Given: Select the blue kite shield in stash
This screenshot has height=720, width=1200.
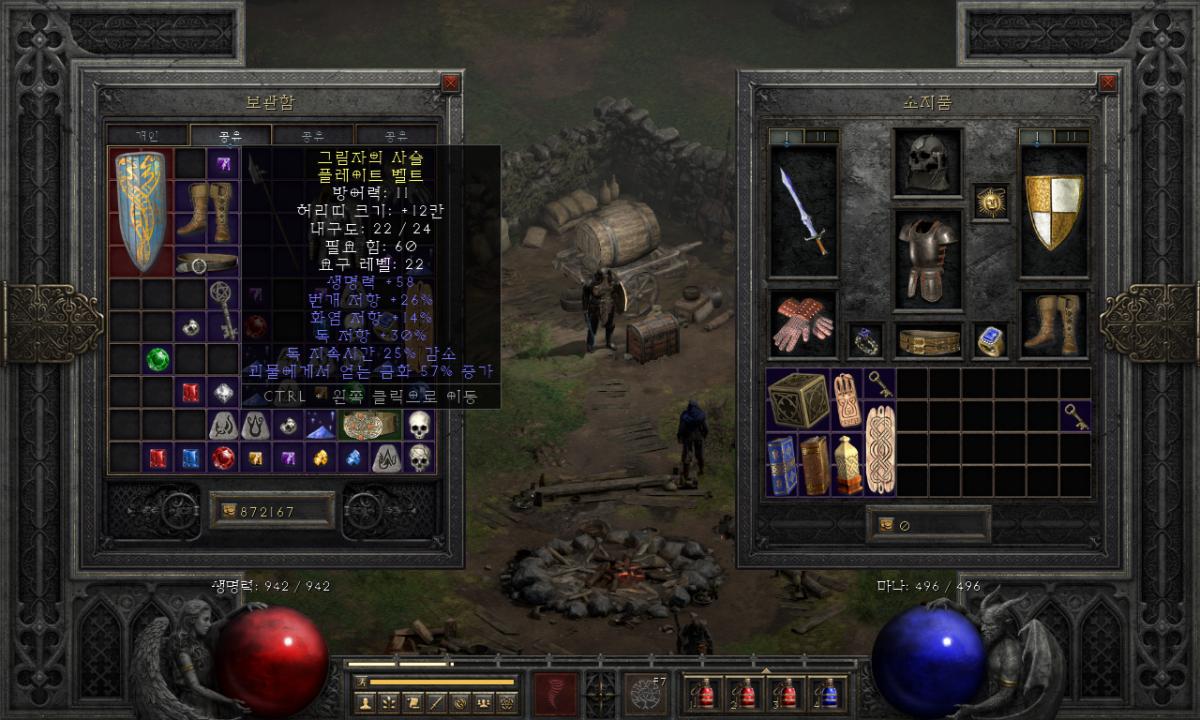Looking at the screenshot, I should click(140, 210).
